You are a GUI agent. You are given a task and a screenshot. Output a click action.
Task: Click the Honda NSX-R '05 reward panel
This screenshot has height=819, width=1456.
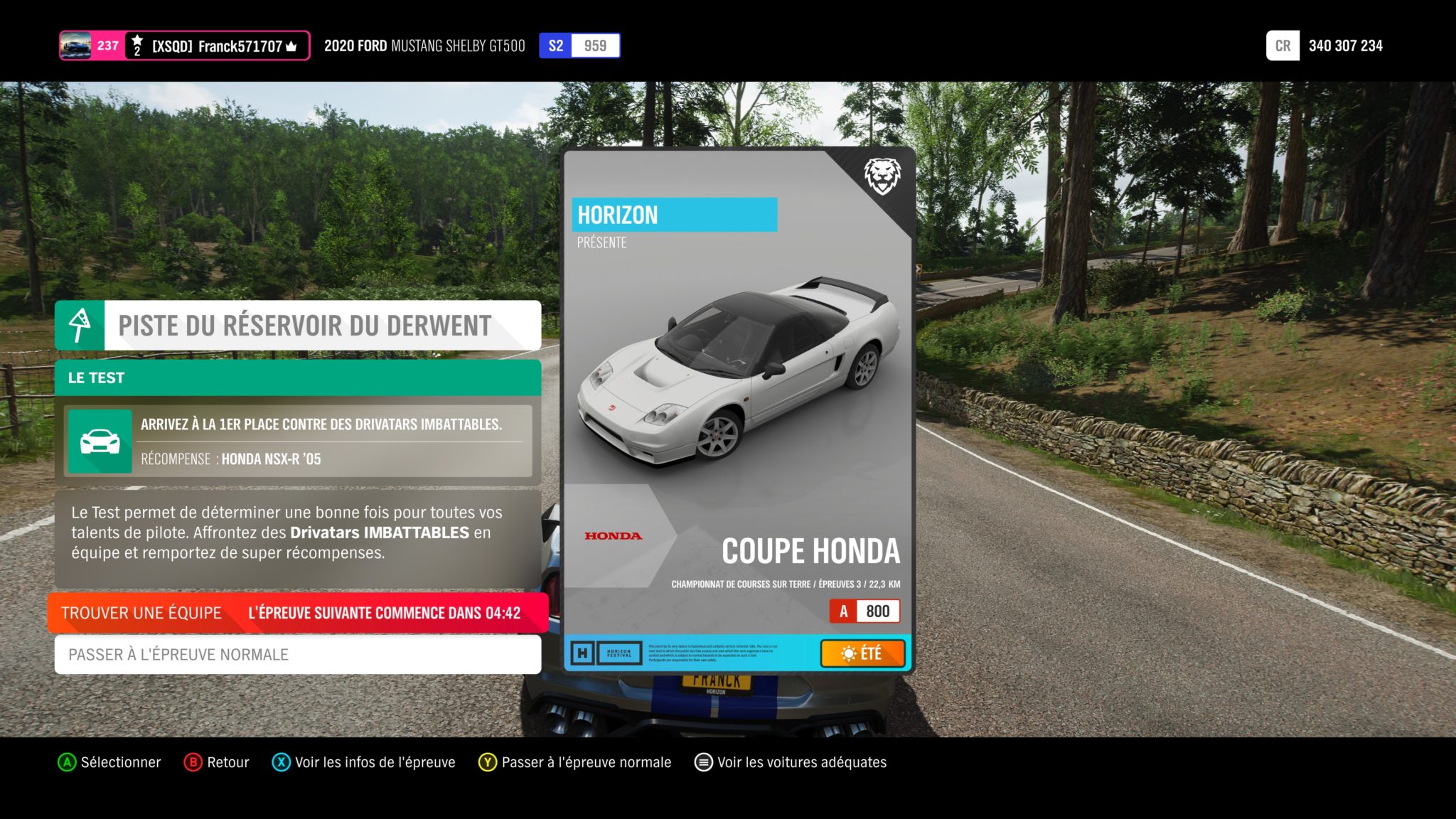coord(297,441)
